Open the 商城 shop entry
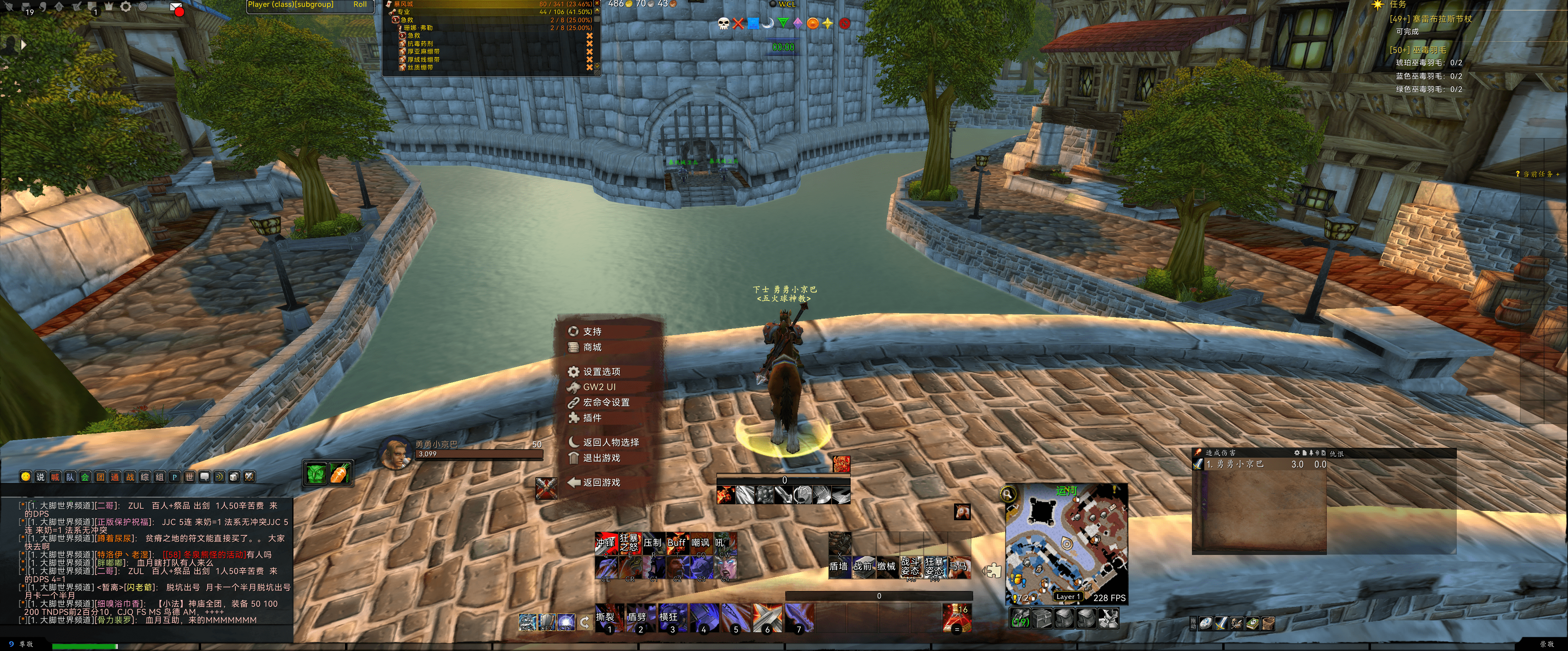1568x651 pixels. [591, 347]
